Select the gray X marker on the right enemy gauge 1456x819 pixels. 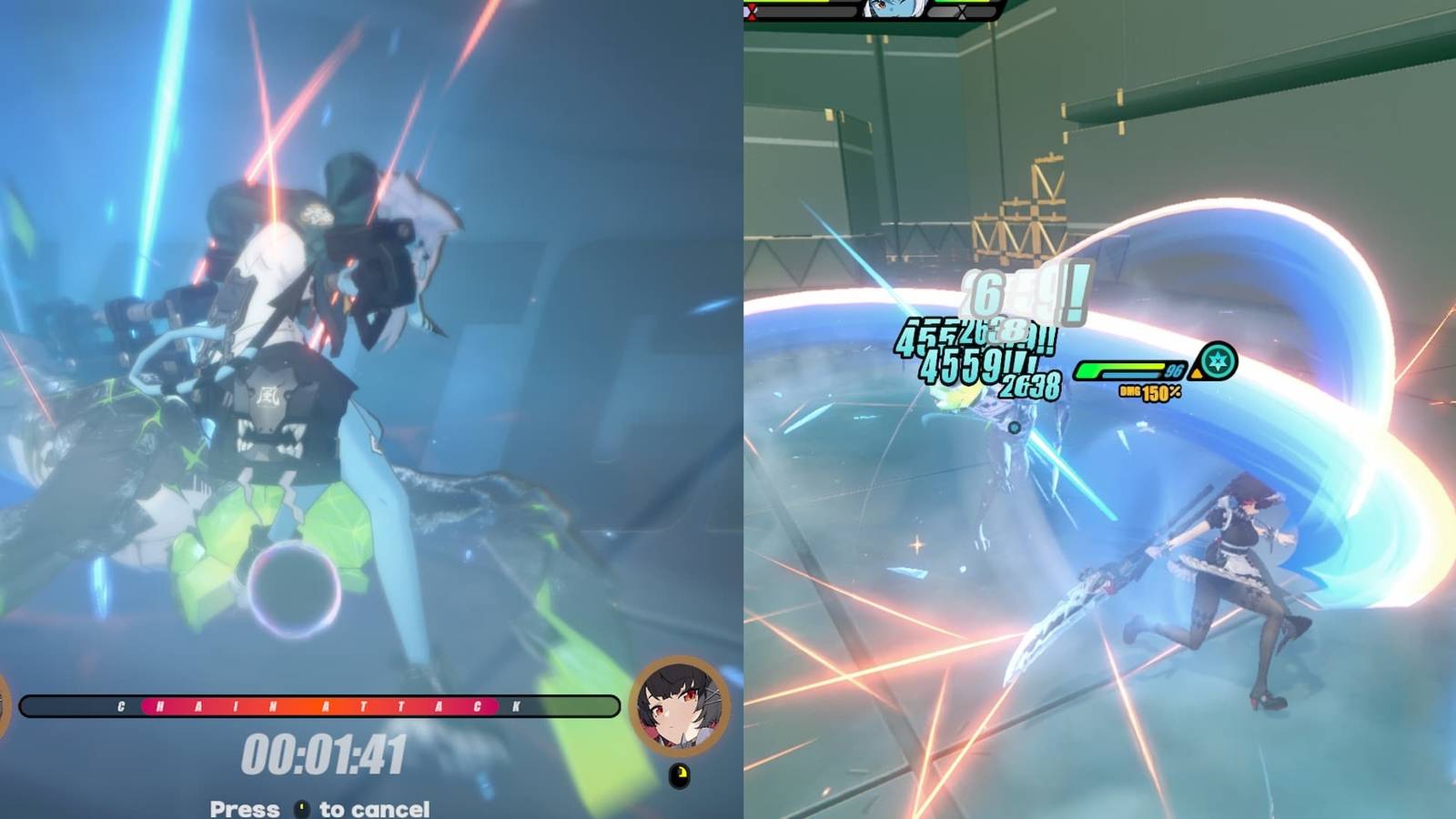click(x=962, y=12)
